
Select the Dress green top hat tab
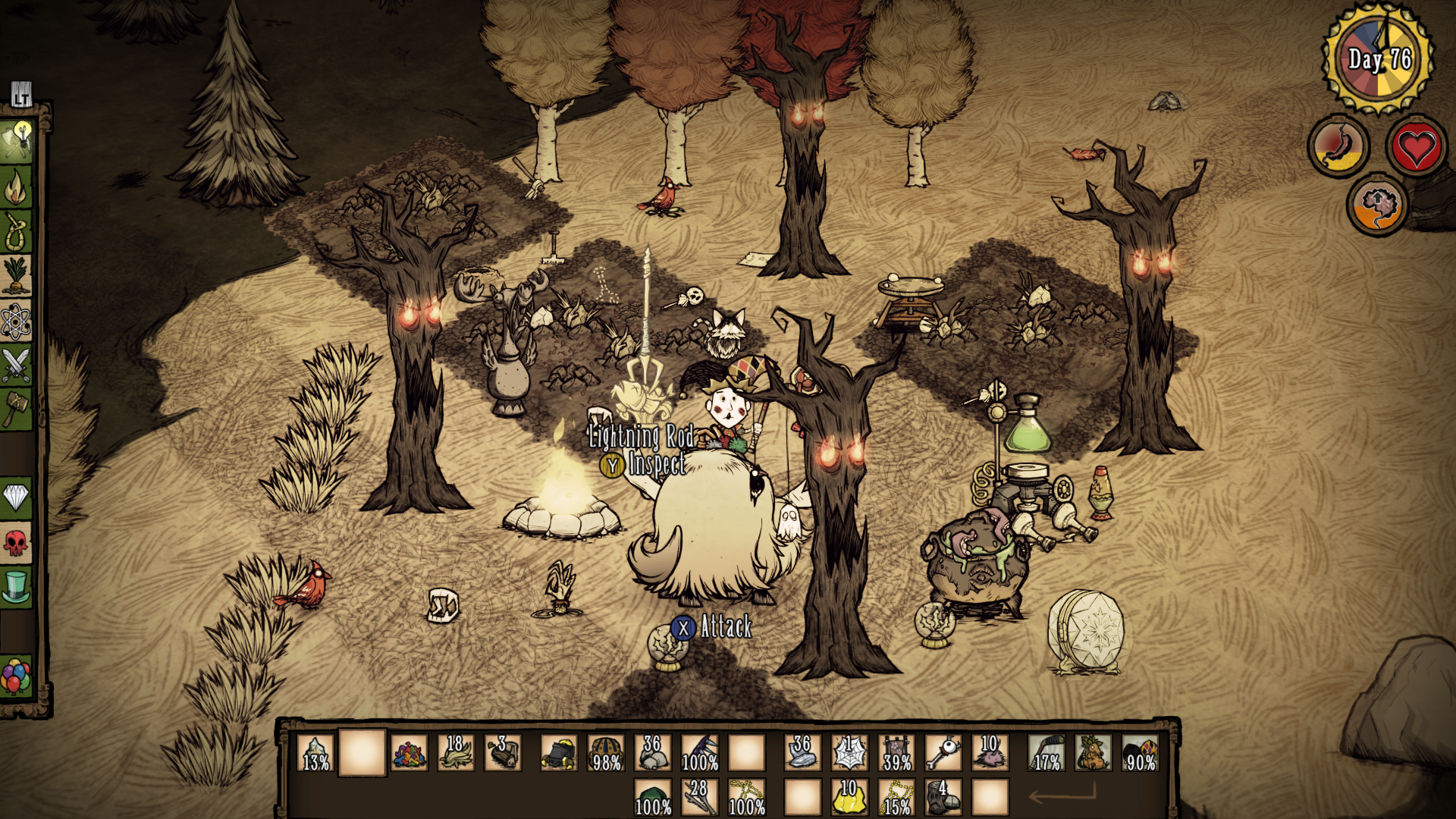(x=16, y=587)
